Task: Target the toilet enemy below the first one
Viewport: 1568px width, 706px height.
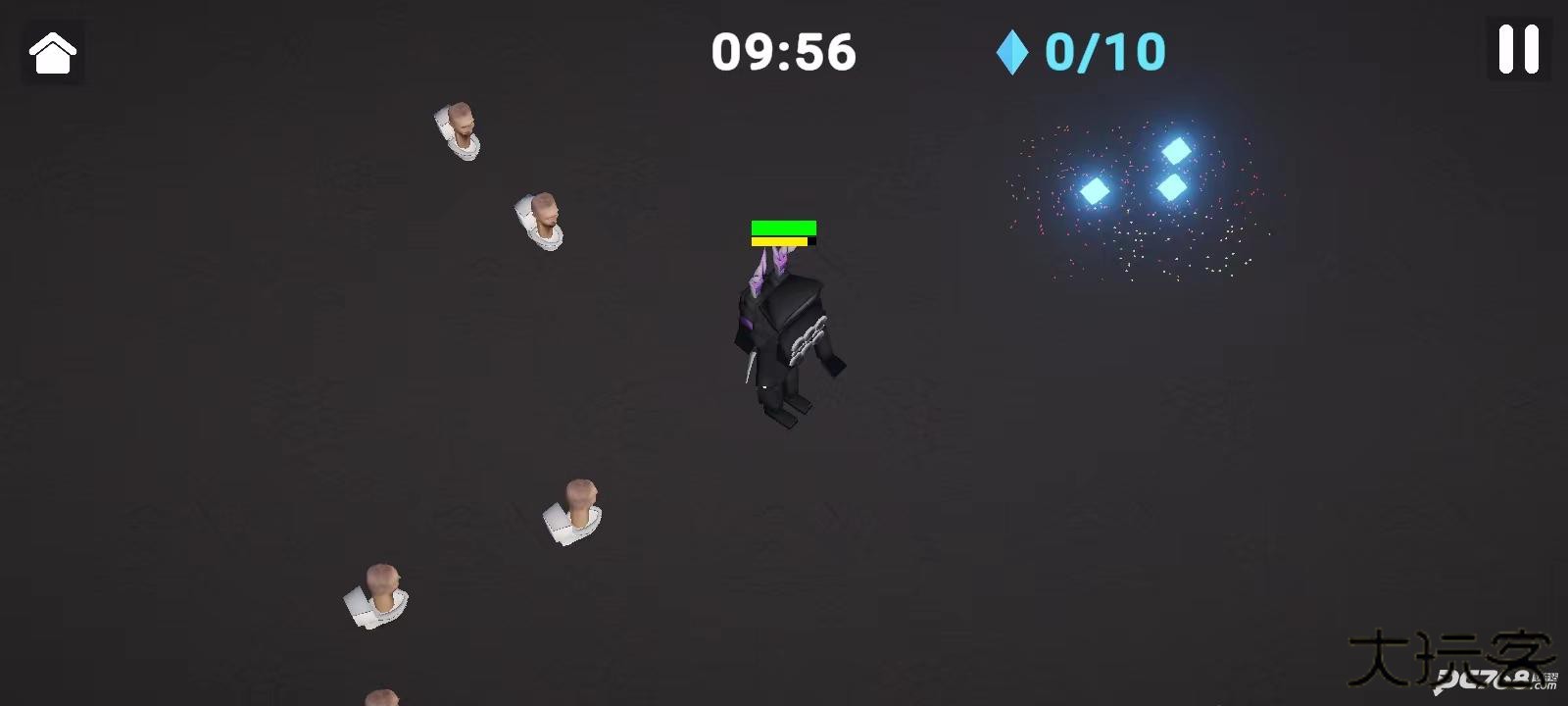Action: tap(540, 219)
